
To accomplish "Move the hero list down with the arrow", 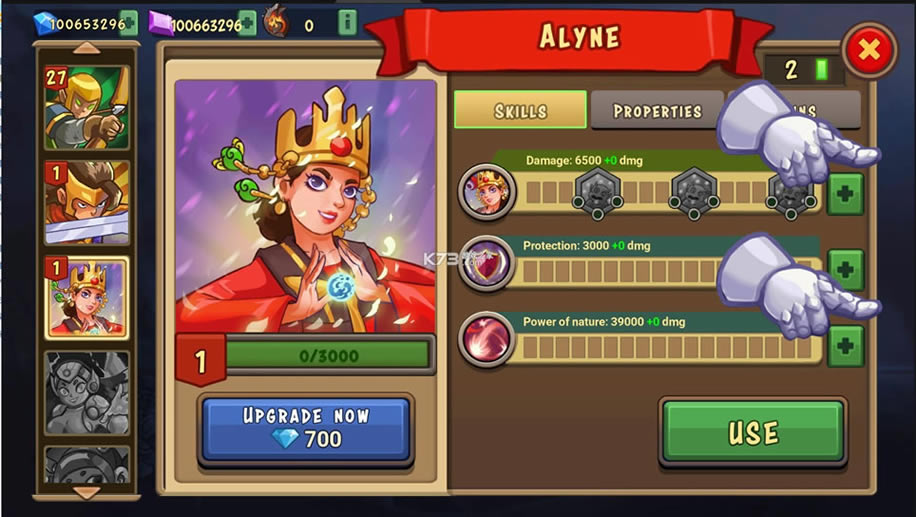I will click(x=86, y=492).
